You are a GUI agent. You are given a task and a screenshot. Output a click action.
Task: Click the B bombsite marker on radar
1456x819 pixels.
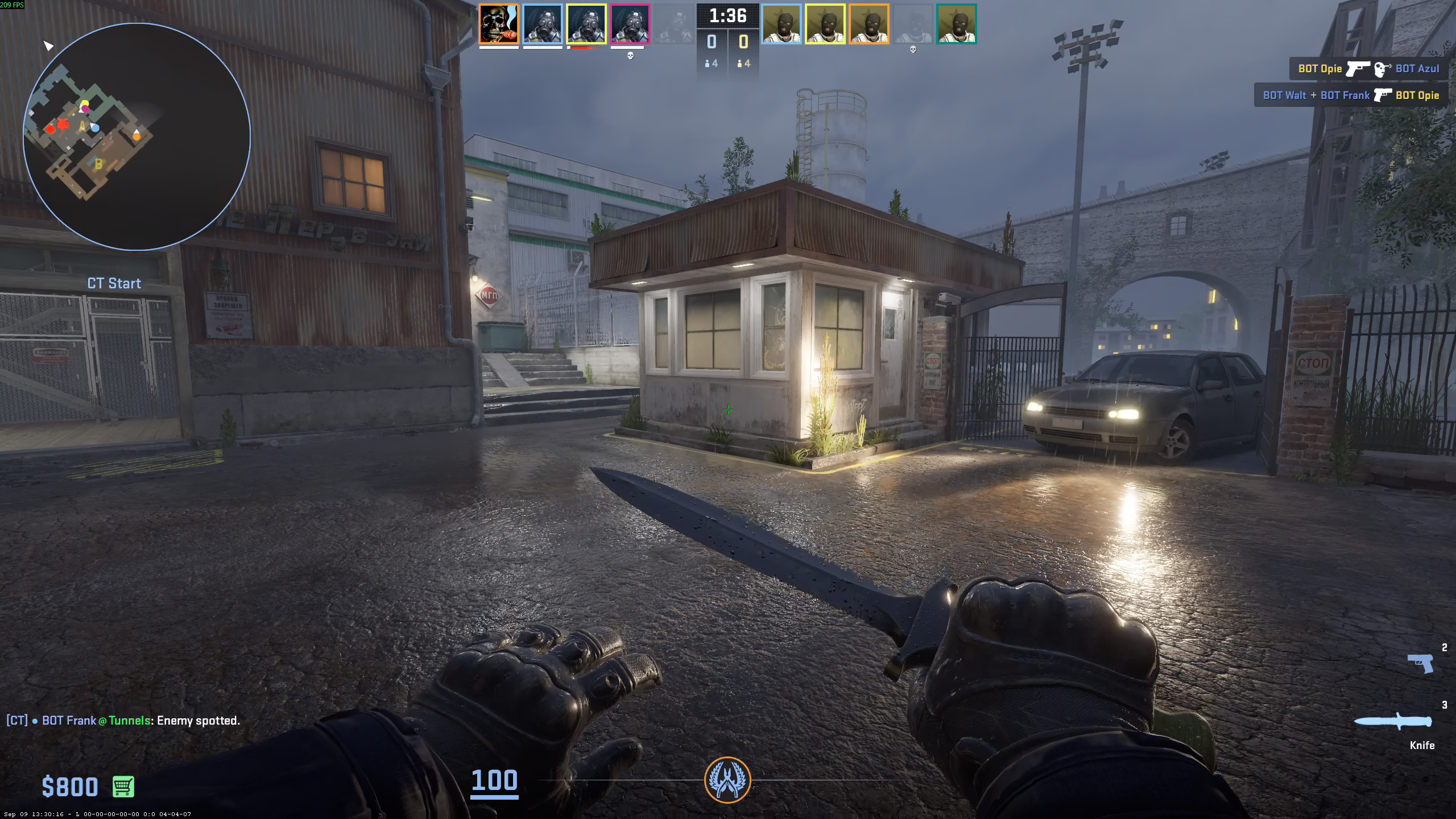tap(98, 164)
